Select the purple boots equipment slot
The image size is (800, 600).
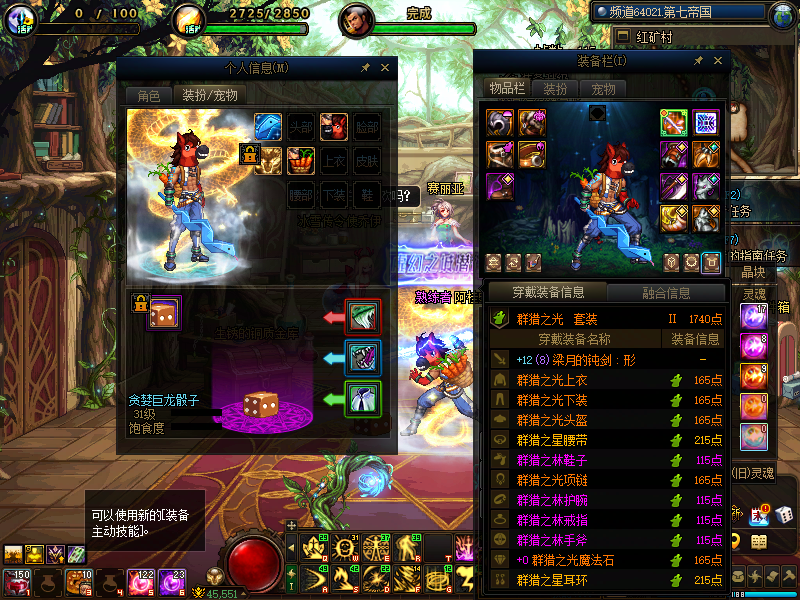(x=500, y=187)
